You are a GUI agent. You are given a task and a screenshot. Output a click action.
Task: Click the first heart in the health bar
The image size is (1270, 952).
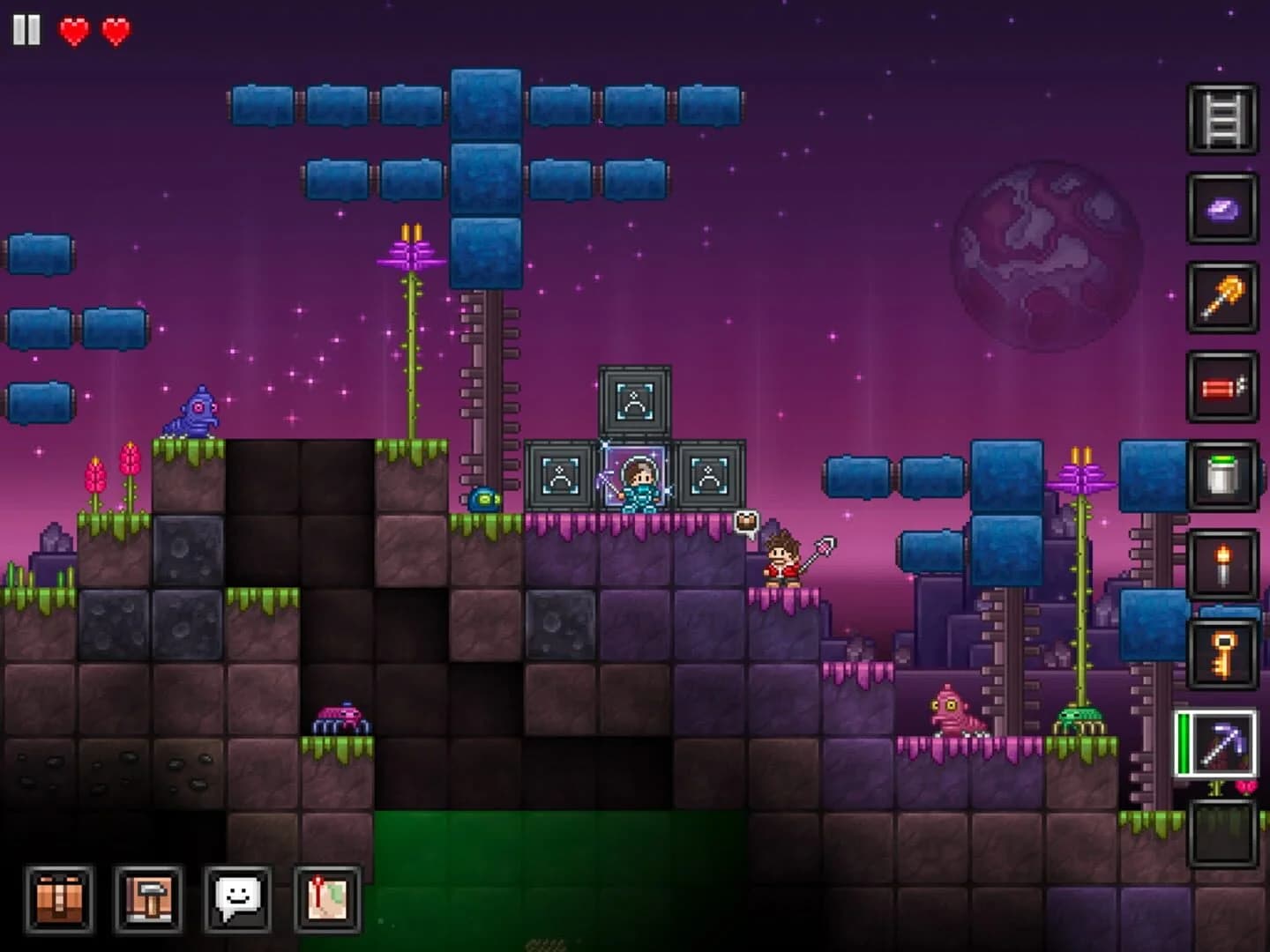click(x=75, y=29)
